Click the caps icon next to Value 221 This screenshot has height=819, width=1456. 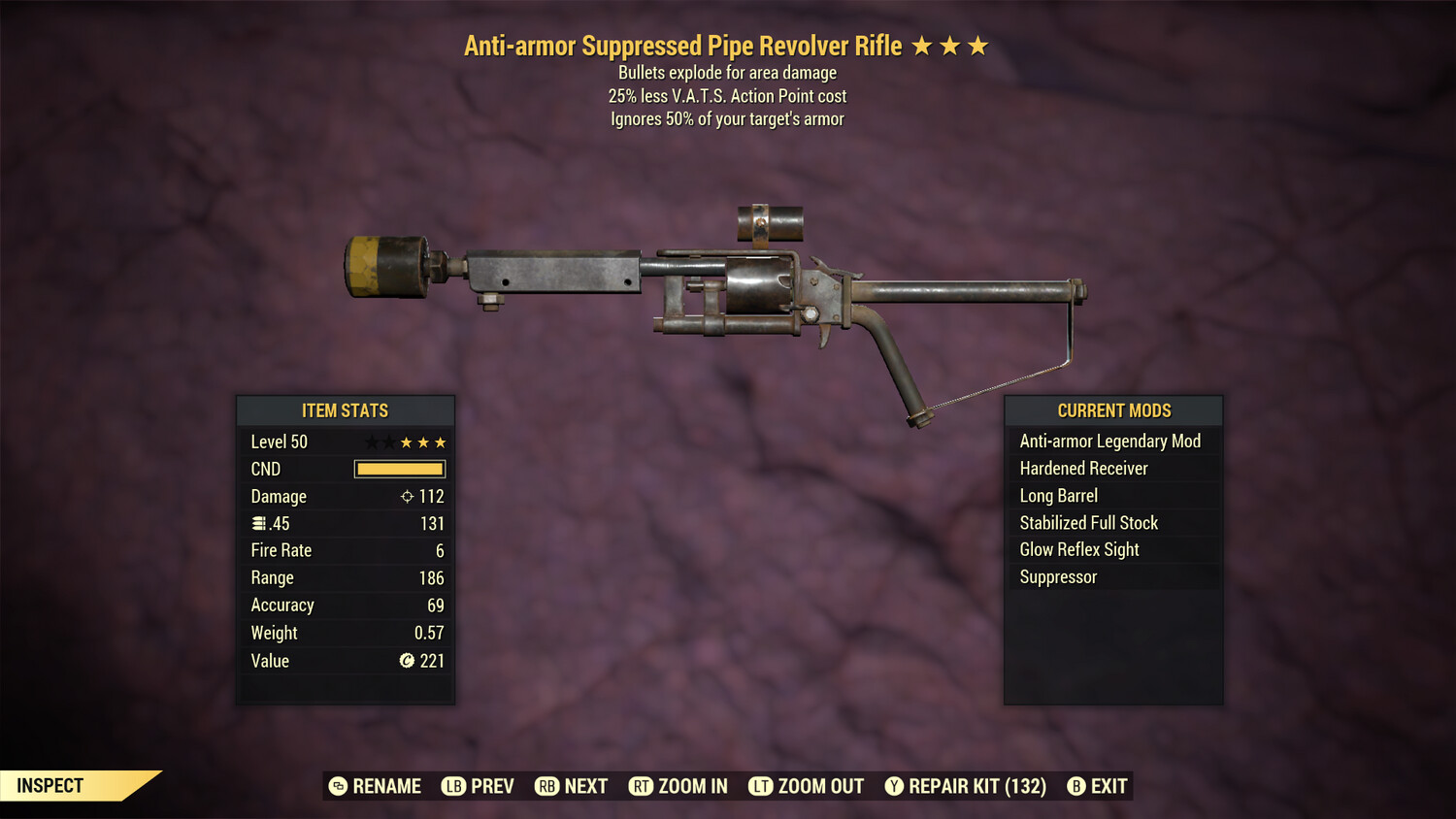coord(406,661)
